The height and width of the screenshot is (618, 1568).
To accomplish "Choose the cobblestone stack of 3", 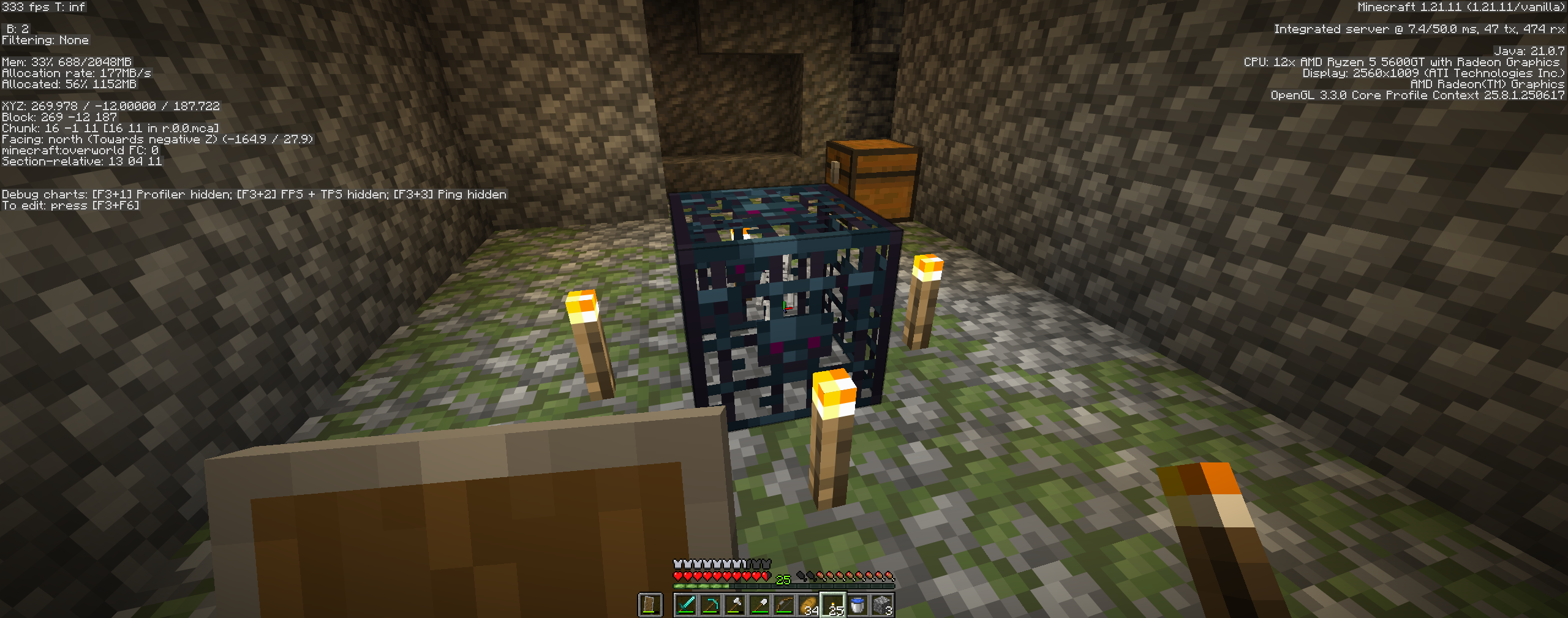I will [882, 605].
